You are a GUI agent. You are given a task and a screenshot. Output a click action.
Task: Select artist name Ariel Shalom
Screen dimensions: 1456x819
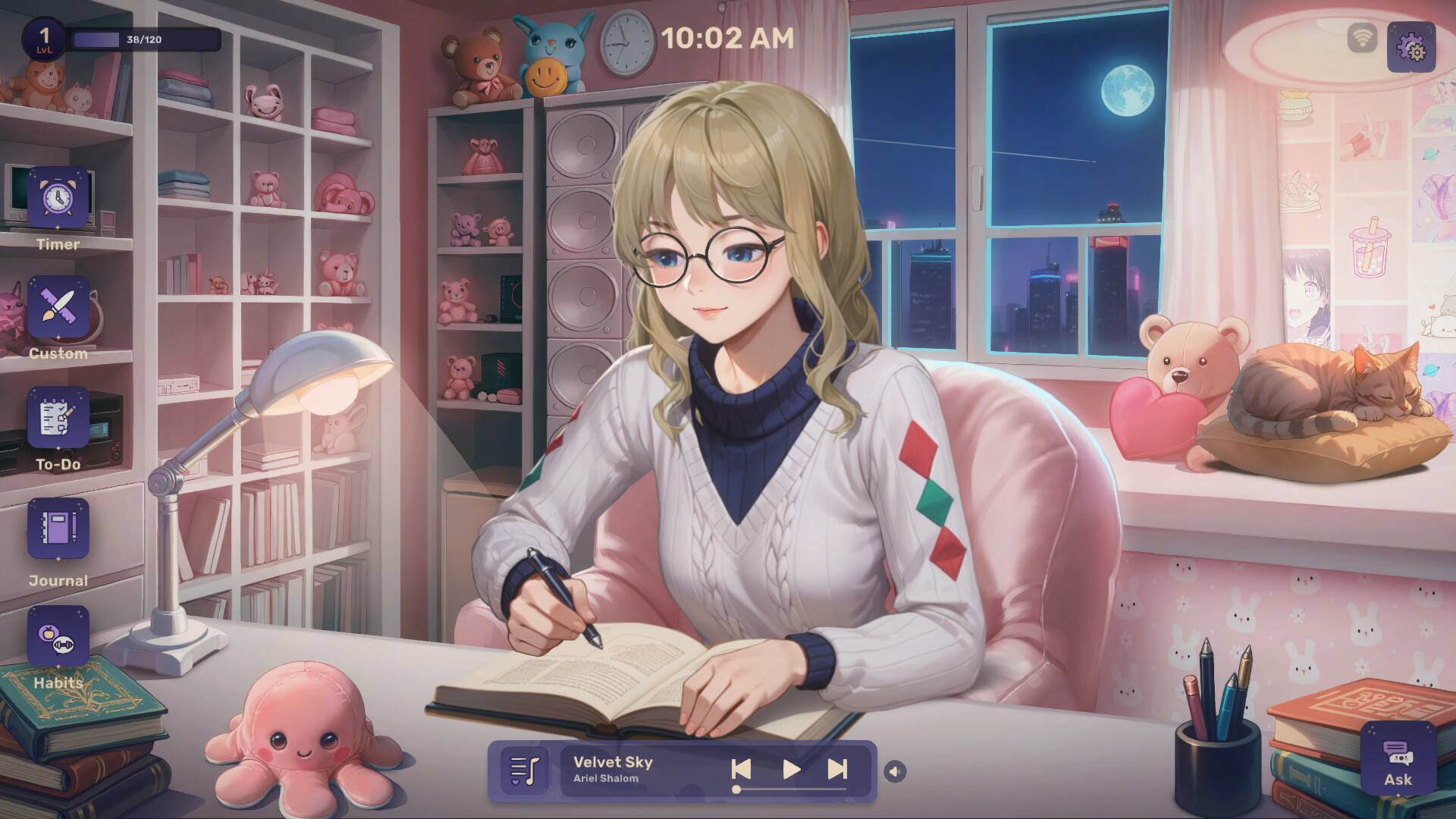[x=604, y=780]
